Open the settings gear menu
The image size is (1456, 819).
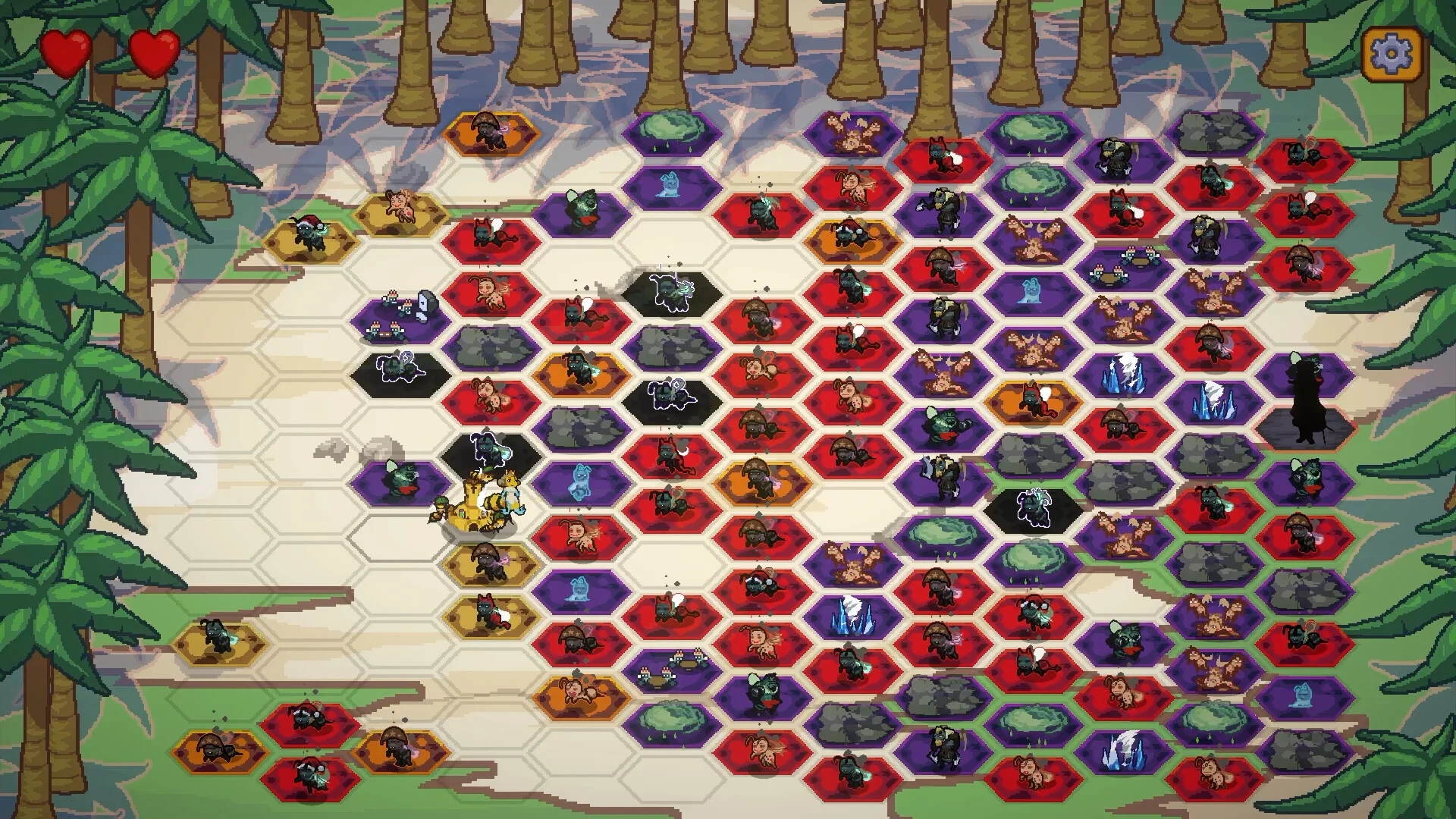[x=1392, y=54]
